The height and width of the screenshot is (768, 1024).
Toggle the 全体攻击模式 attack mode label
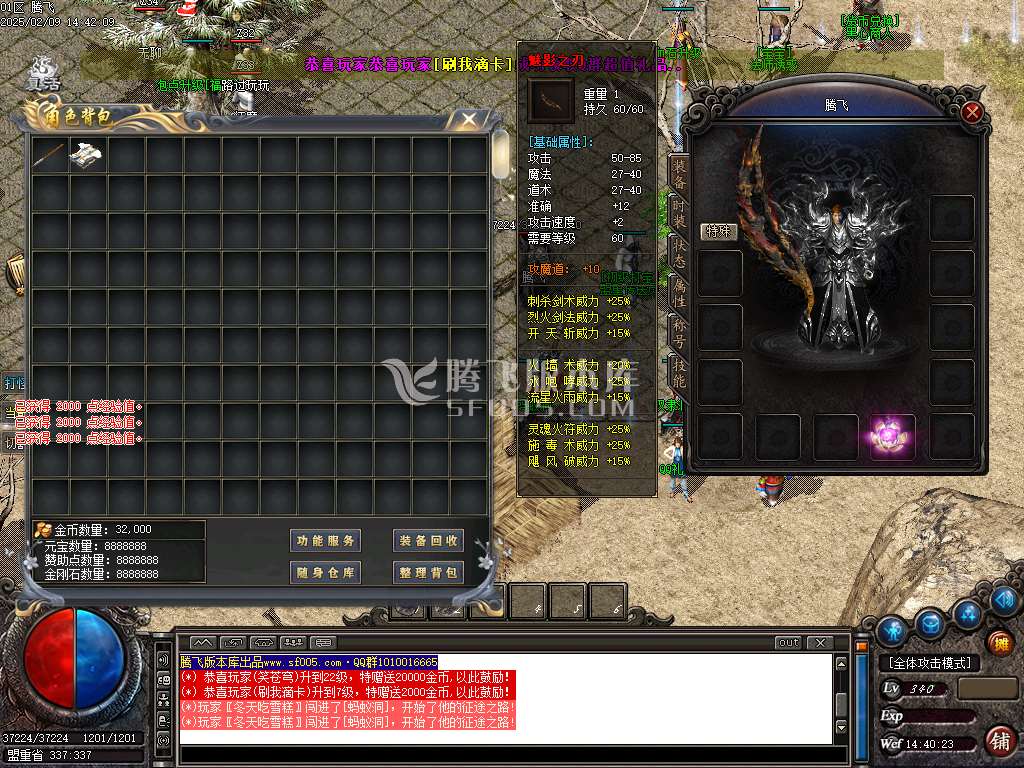[x=929, y=663]
